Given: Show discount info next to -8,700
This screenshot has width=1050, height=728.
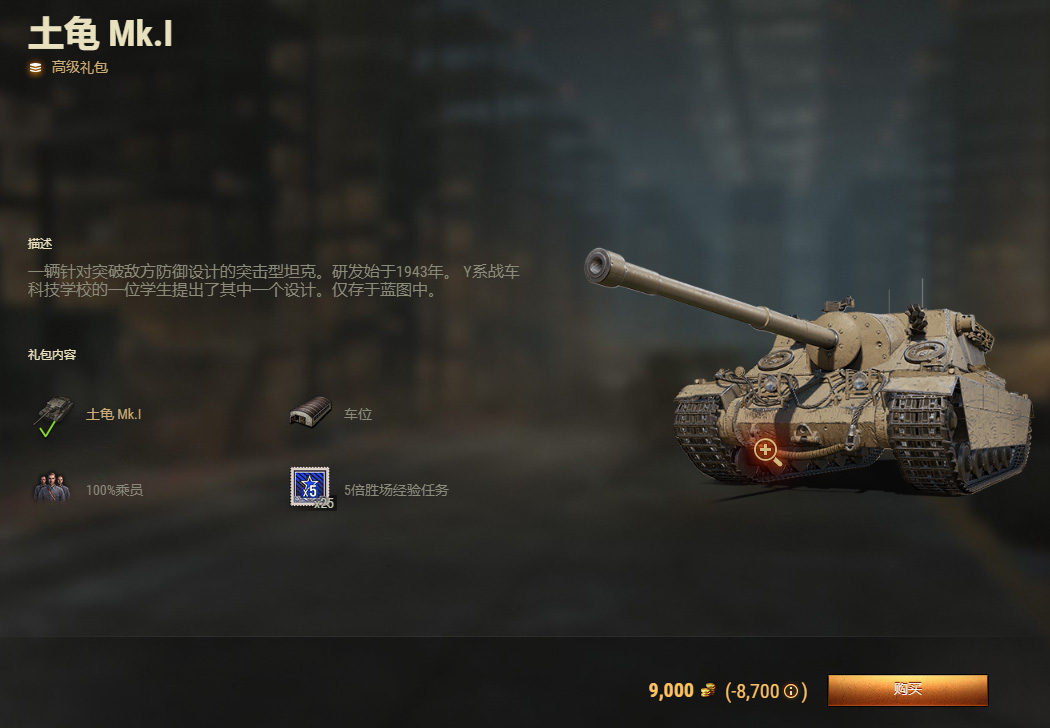Looking at the screenshot, I should (x=791, y=691).
